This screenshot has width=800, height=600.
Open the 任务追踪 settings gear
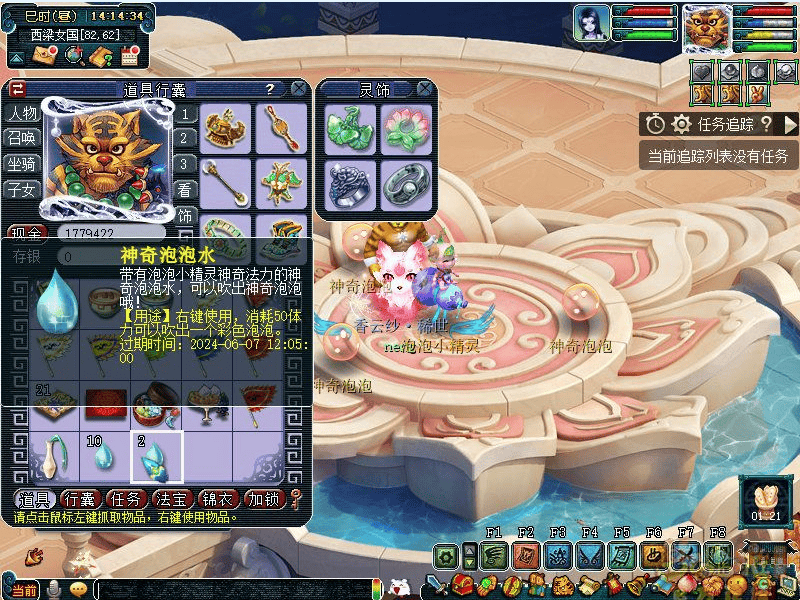tap(682, 124)
